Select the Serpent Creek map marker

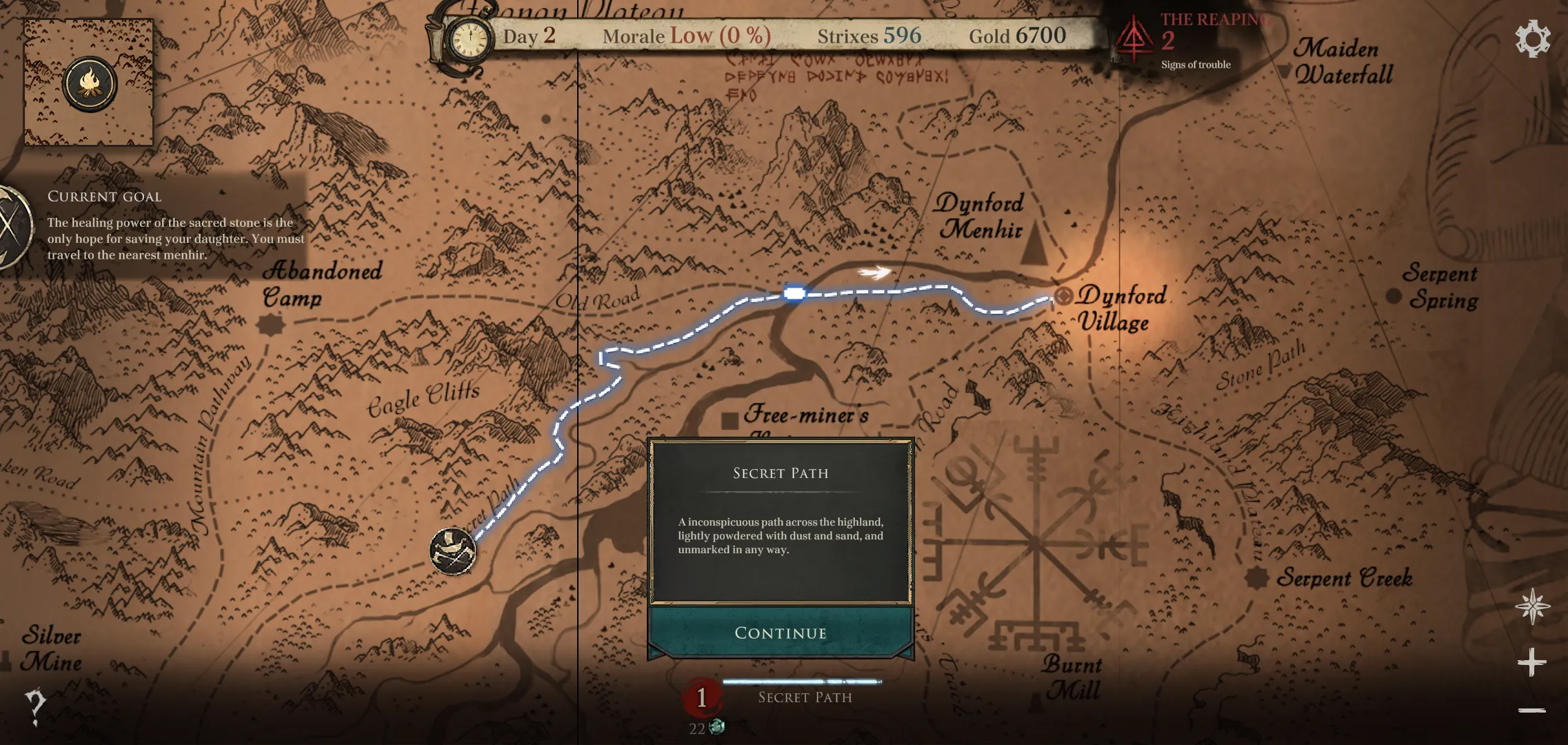coord(1256,577)
